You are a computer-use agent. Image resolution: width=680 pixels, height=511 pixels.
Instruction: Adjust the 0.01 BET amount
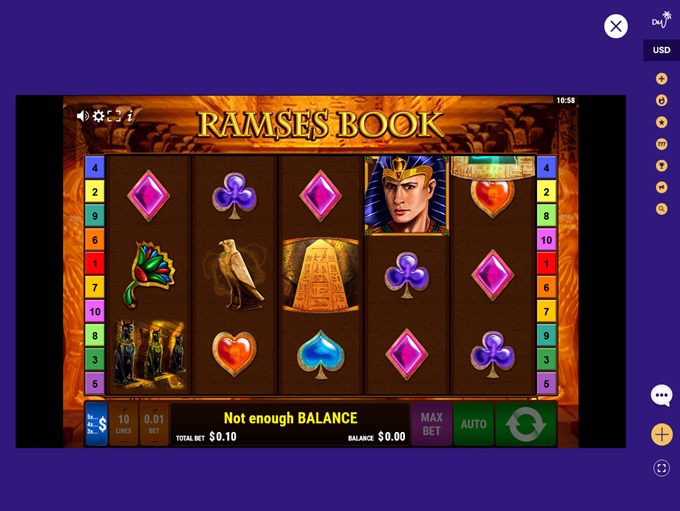[154, 424]
